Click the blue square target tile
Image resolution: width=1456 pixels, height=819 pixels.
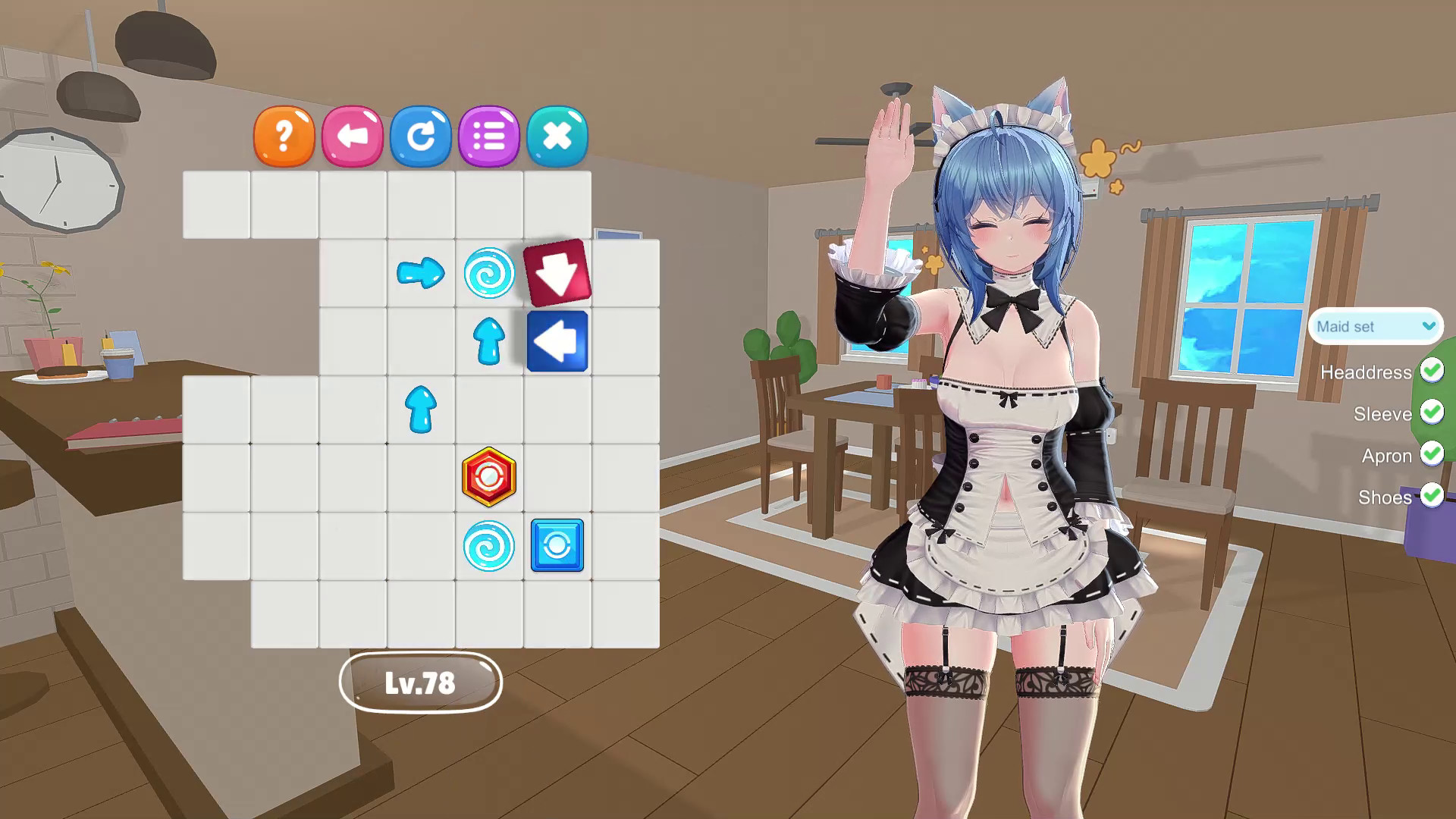click(557, 546)
